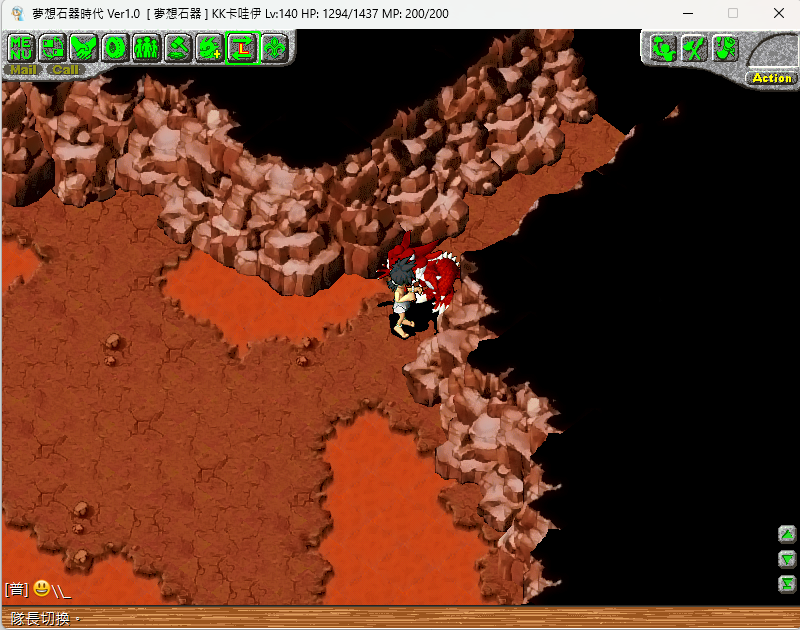
Task: Click the green stone wheel icon
Action: tap(115, 47)
